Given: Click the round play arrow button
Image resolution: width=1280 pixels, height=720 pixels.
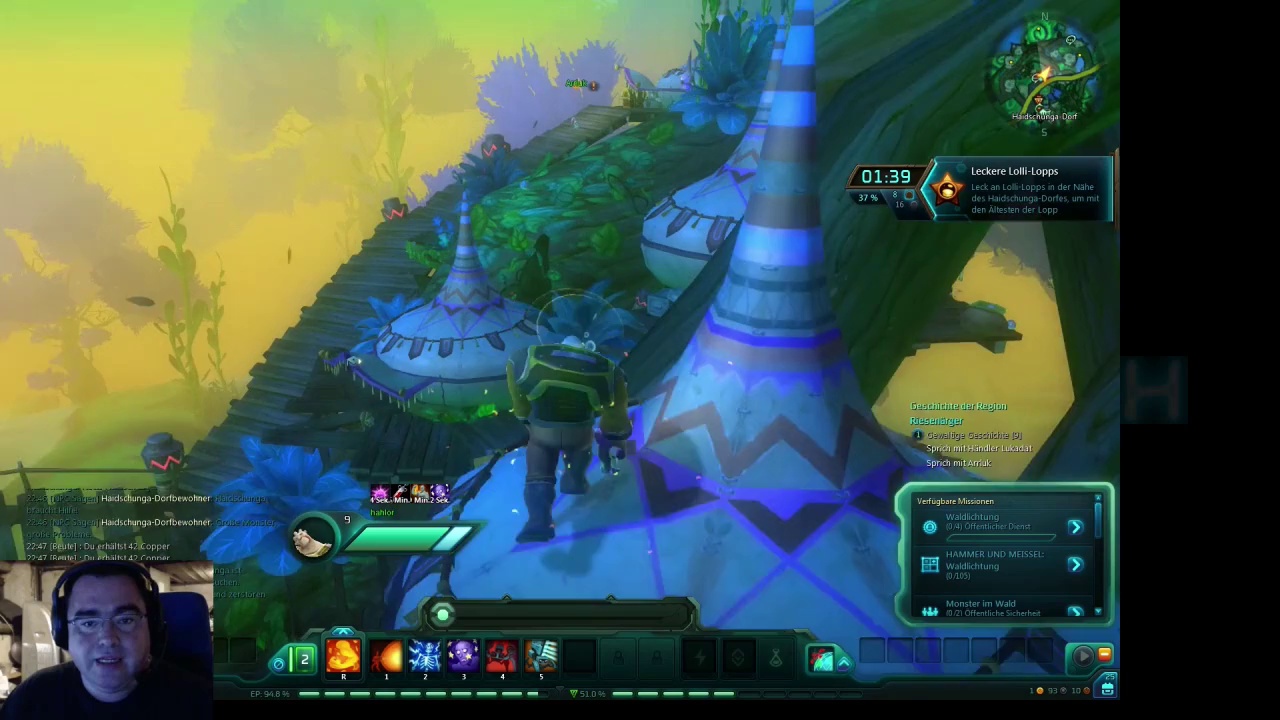Looking at the screenshot, I should (x=1082, y=656).
